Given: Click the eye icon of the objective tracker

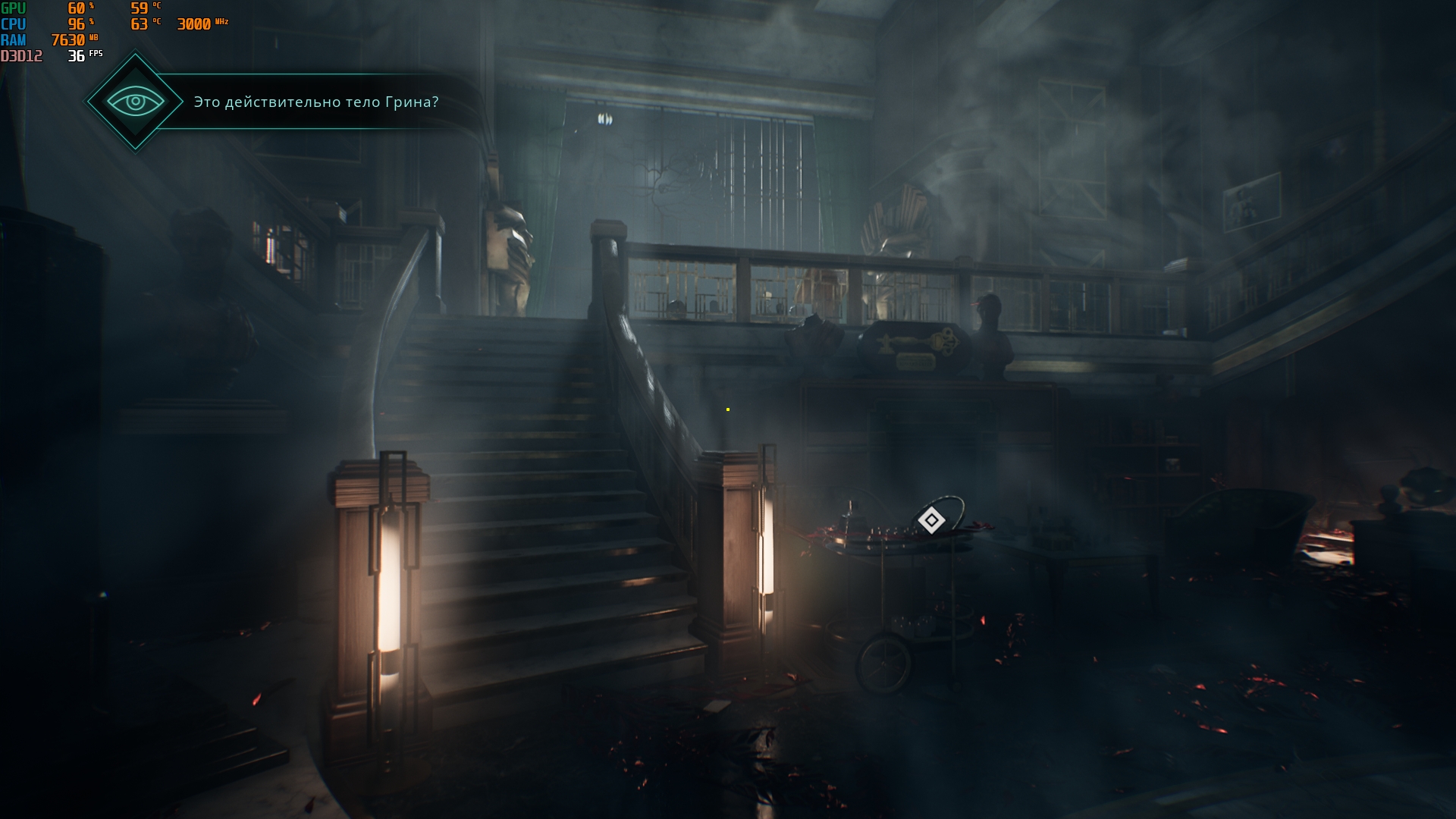Looking at the screenshot, I should (x=135, y=101).
